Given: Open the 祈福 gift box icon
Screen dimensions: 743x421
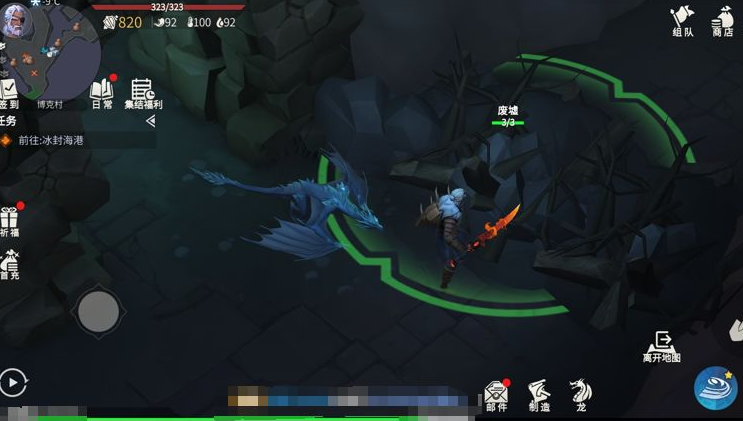Looking at the screenshot, I should pos(10,221).
